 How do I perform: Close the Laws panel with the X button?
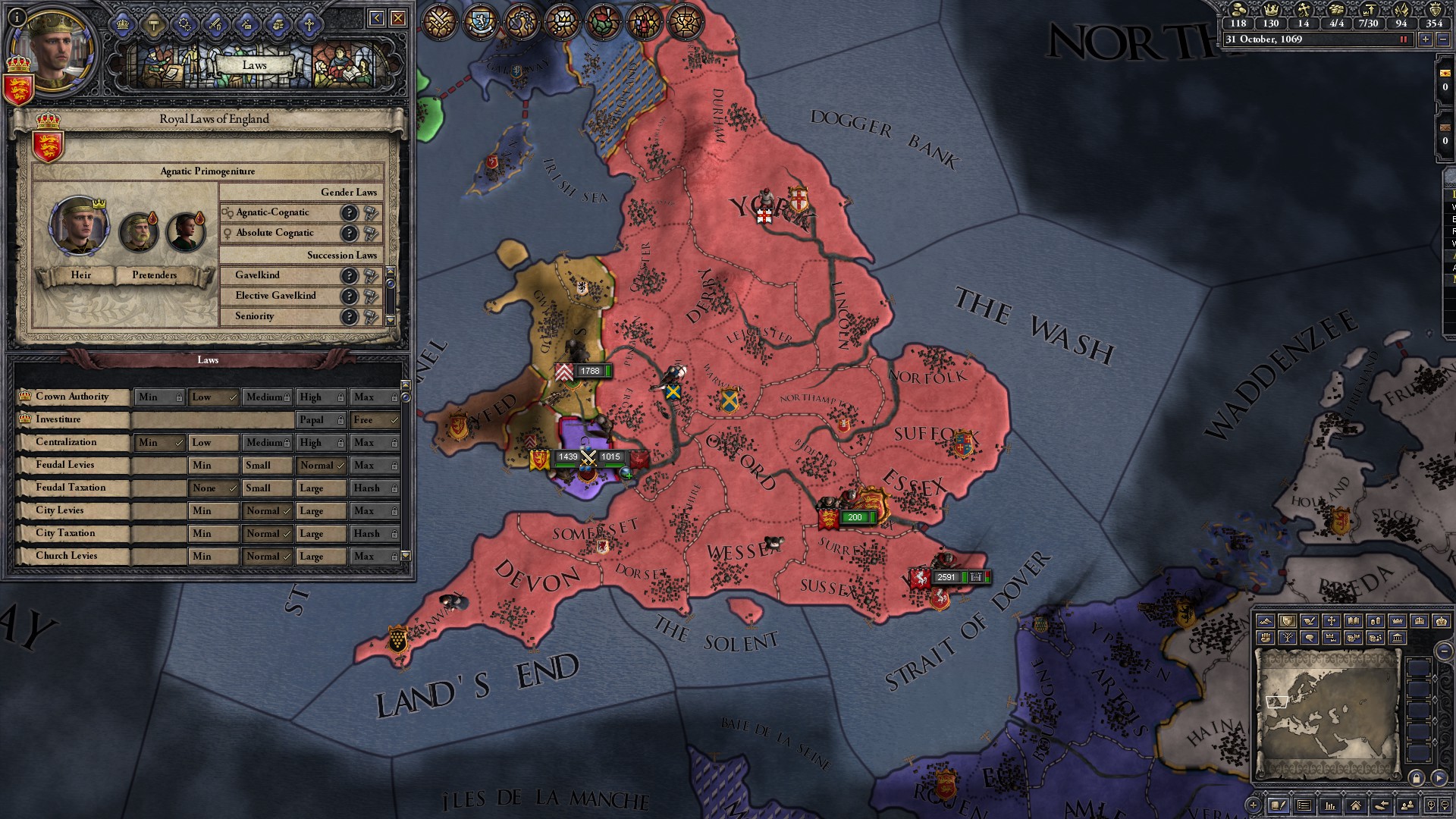click(x=398, y=18)
